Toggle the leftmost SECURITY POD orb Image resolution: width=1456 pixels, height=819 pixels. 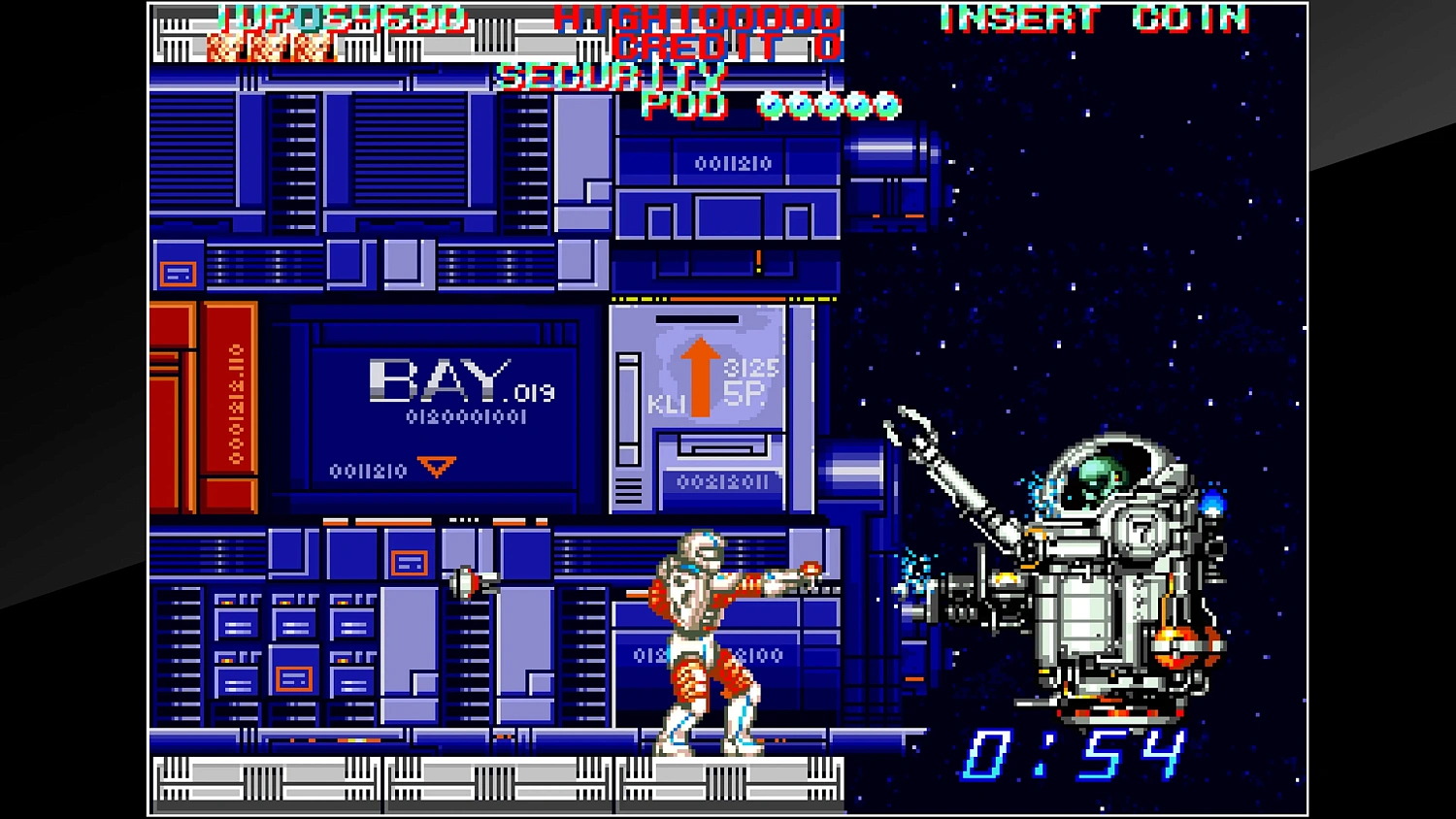click(772, 105)
